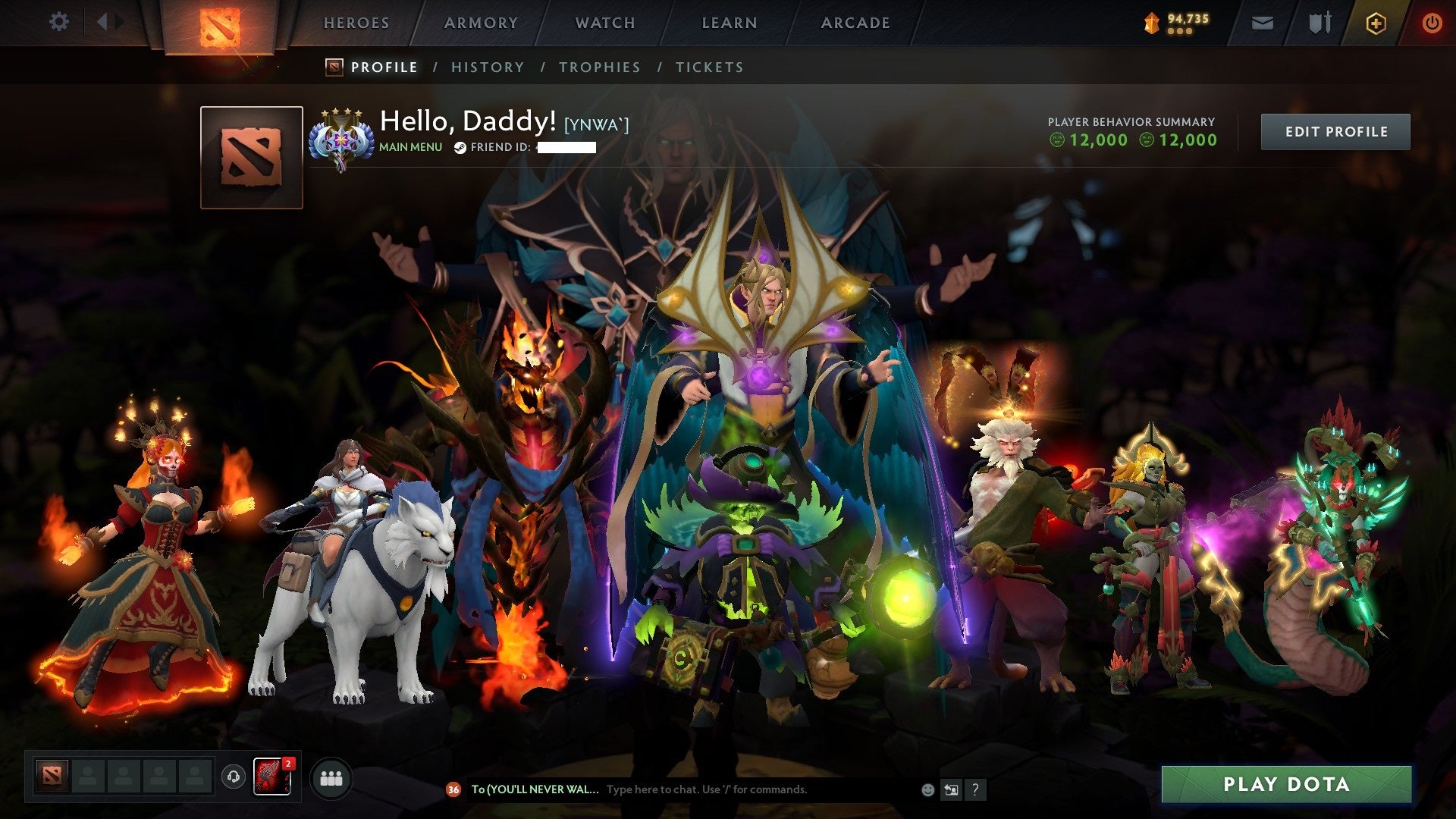
Task: Switch to the HISTORY tab
Action: click(487, 67)
